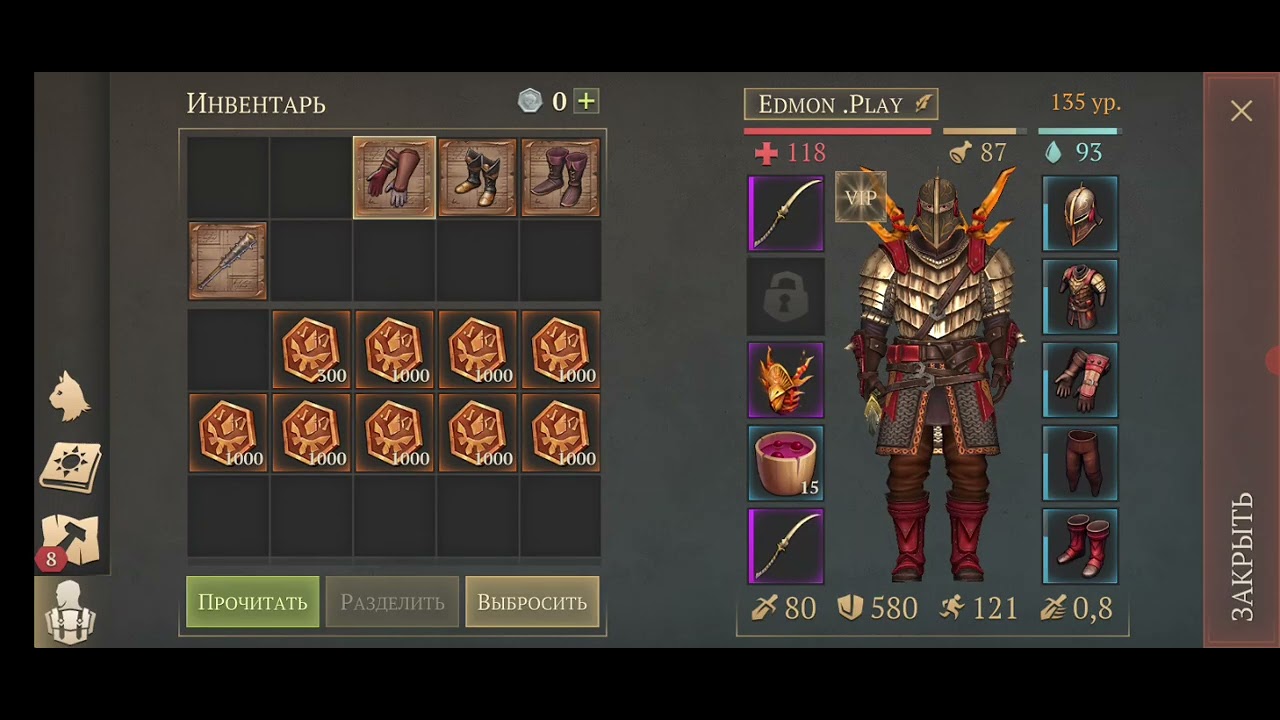Open the character backpack tab
Viewport: 1280px width, 720px height.
[70, 610]
